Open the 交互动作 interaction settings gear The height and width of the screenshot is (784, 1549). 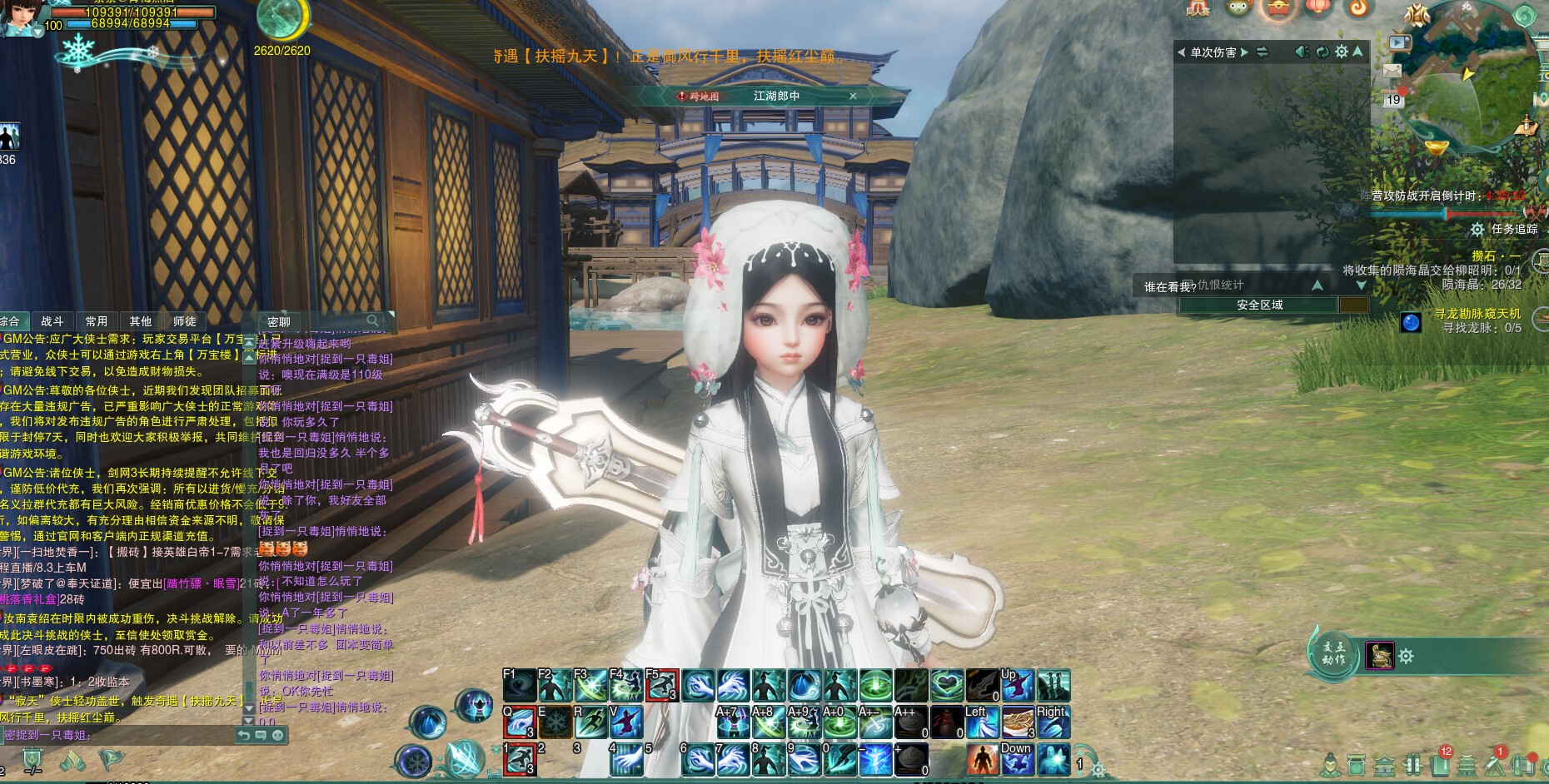point(1407,657)
